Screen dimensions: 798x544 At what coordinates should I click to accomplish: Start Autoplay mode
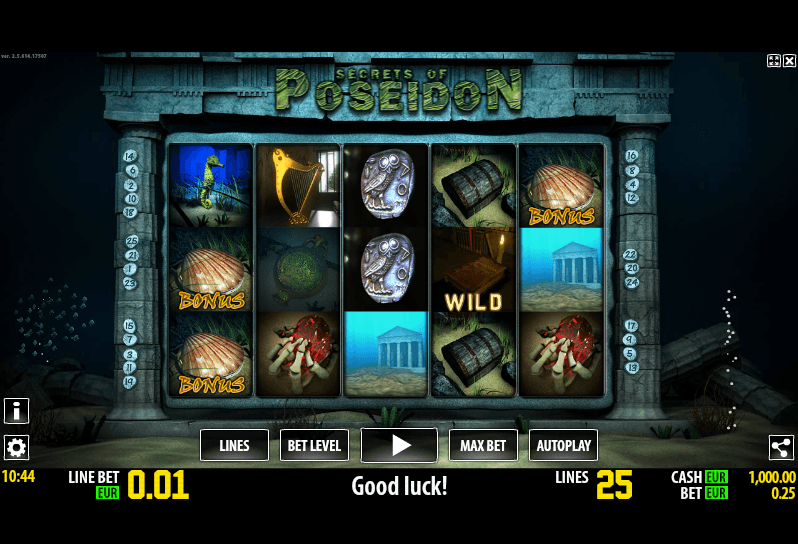coord(563,445)
